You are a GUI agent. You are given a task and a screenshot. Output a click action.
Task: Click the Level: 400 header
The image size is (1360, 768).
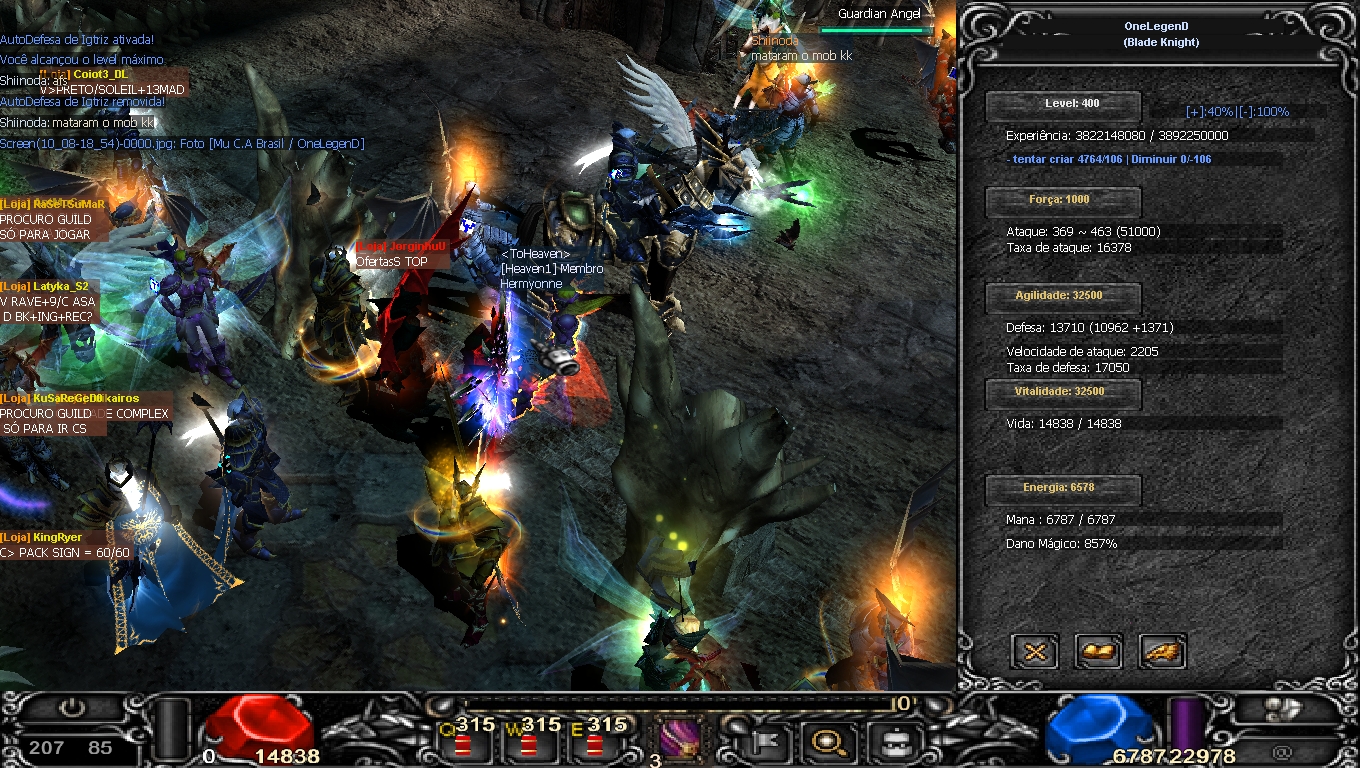pos(1063,105)
